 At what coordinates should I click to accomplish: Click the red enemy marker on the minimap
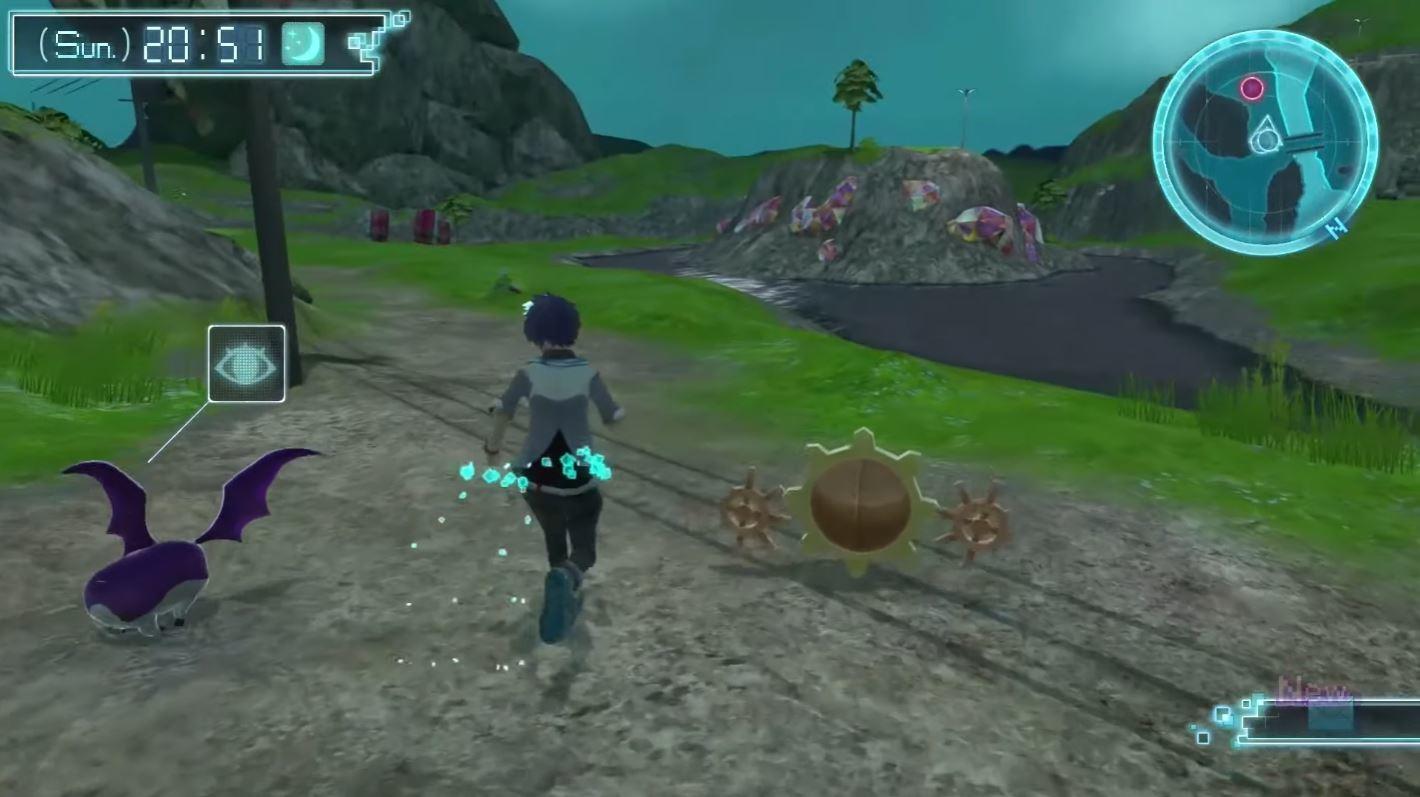pos(1254,89)
